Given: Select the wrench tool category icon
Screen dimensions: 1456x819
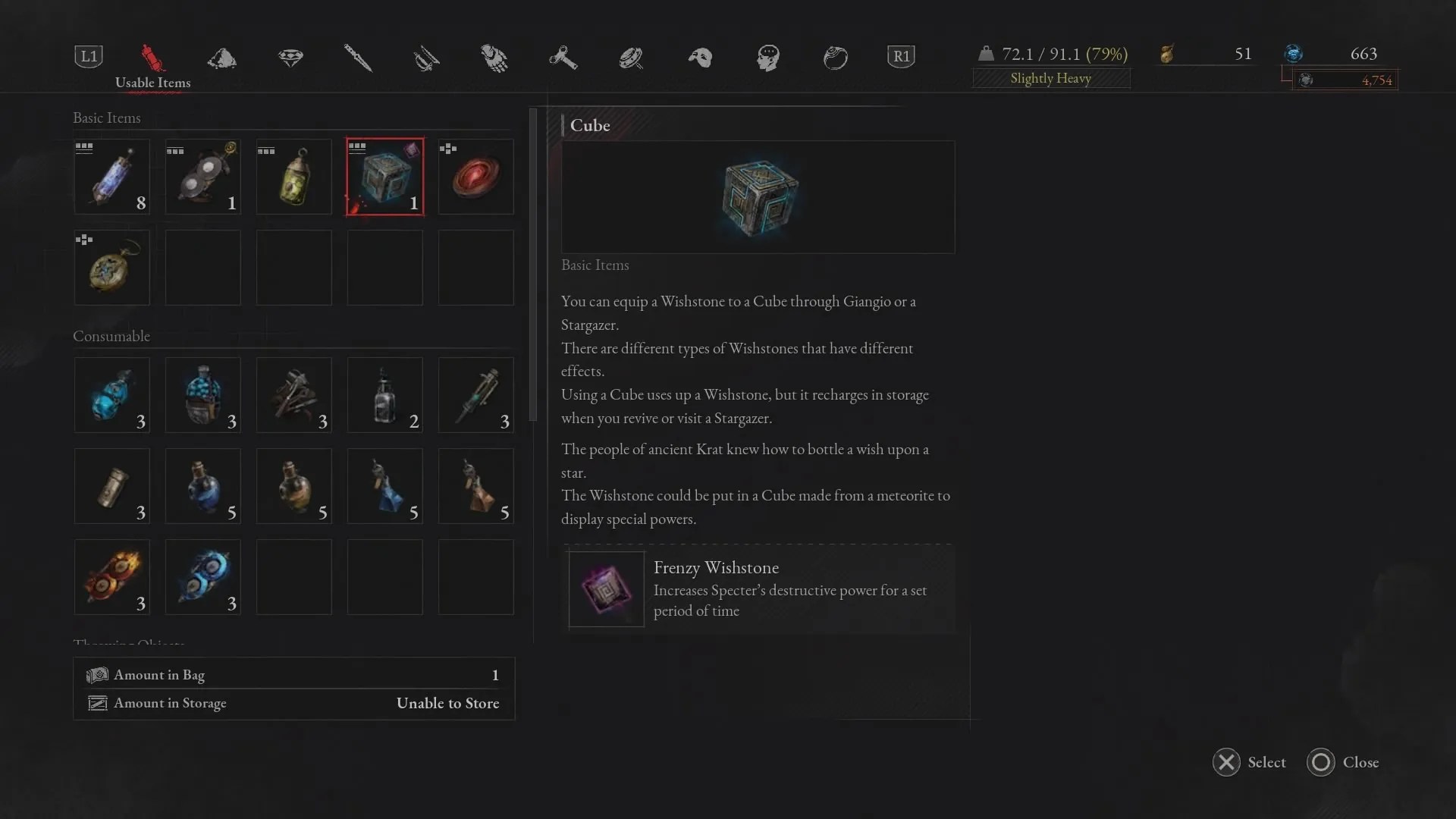Looking at the screenshot, I should (x=563, y=58).
